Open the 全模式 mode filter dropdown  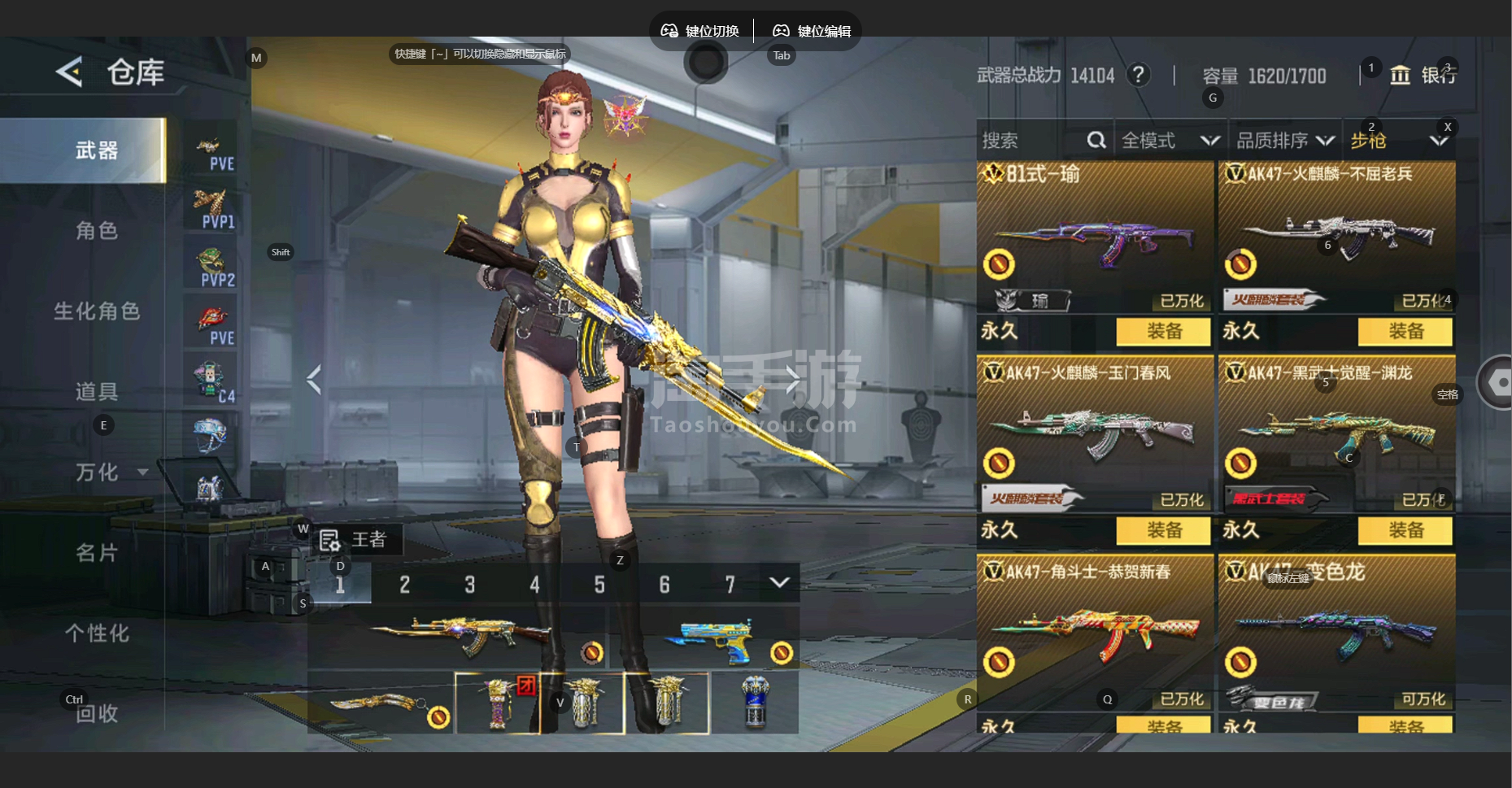pos(1169,141)
